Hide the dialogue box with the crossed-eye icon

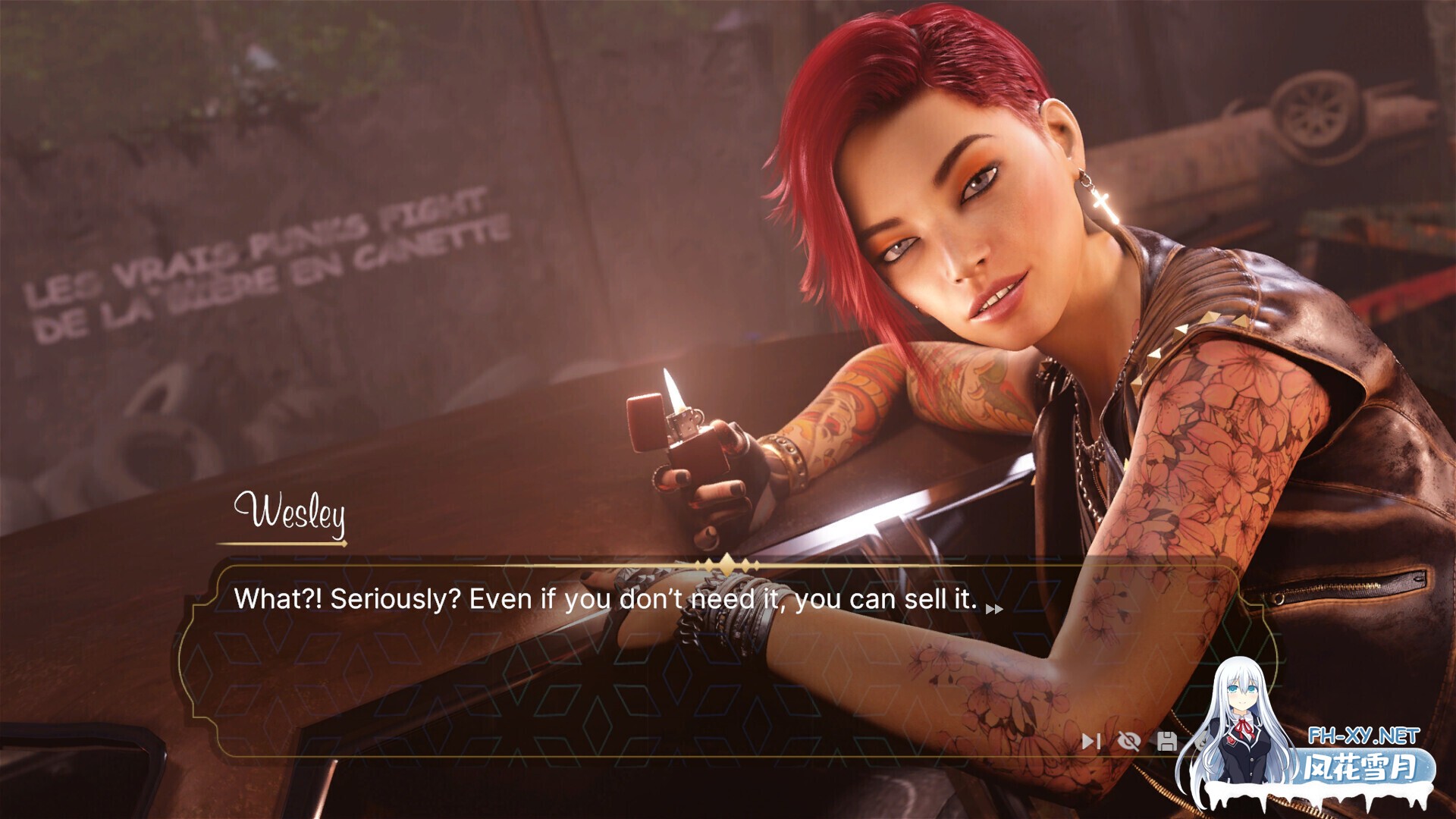pos(1129,741)
